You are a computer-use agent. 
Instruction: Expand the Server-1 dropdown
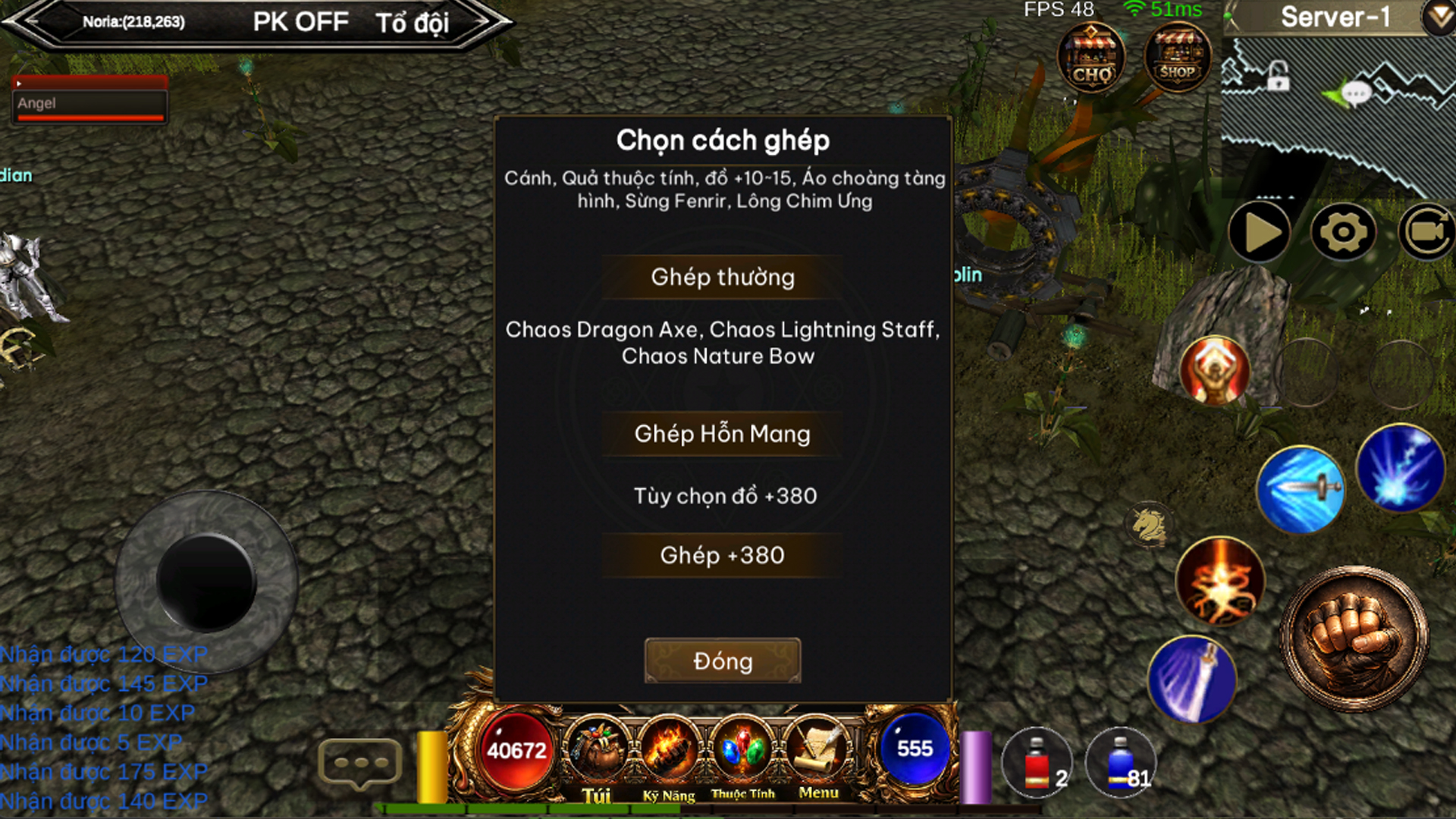tap(1438, 17)
